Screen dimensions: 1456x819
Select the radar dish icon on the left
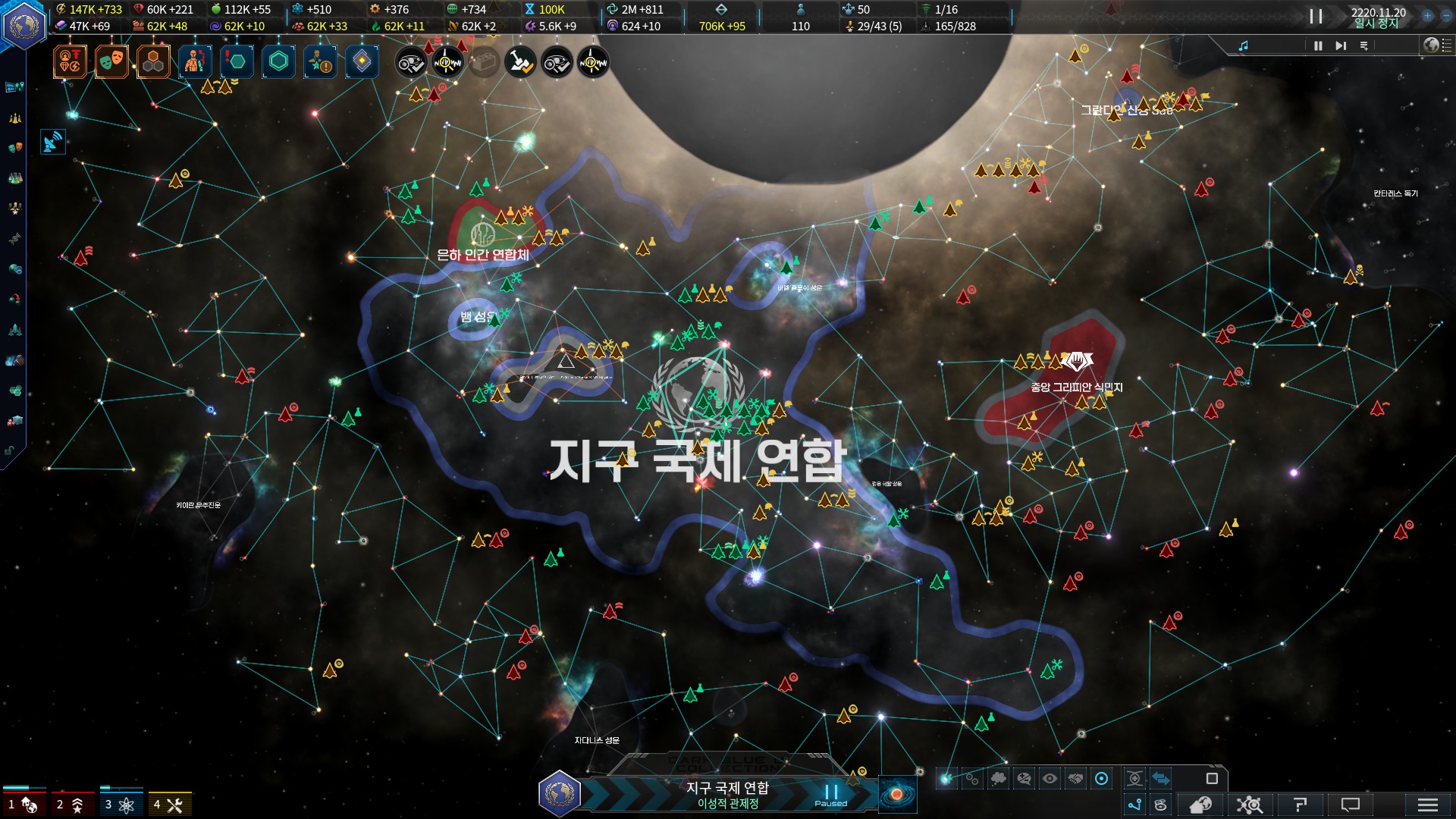52,142
